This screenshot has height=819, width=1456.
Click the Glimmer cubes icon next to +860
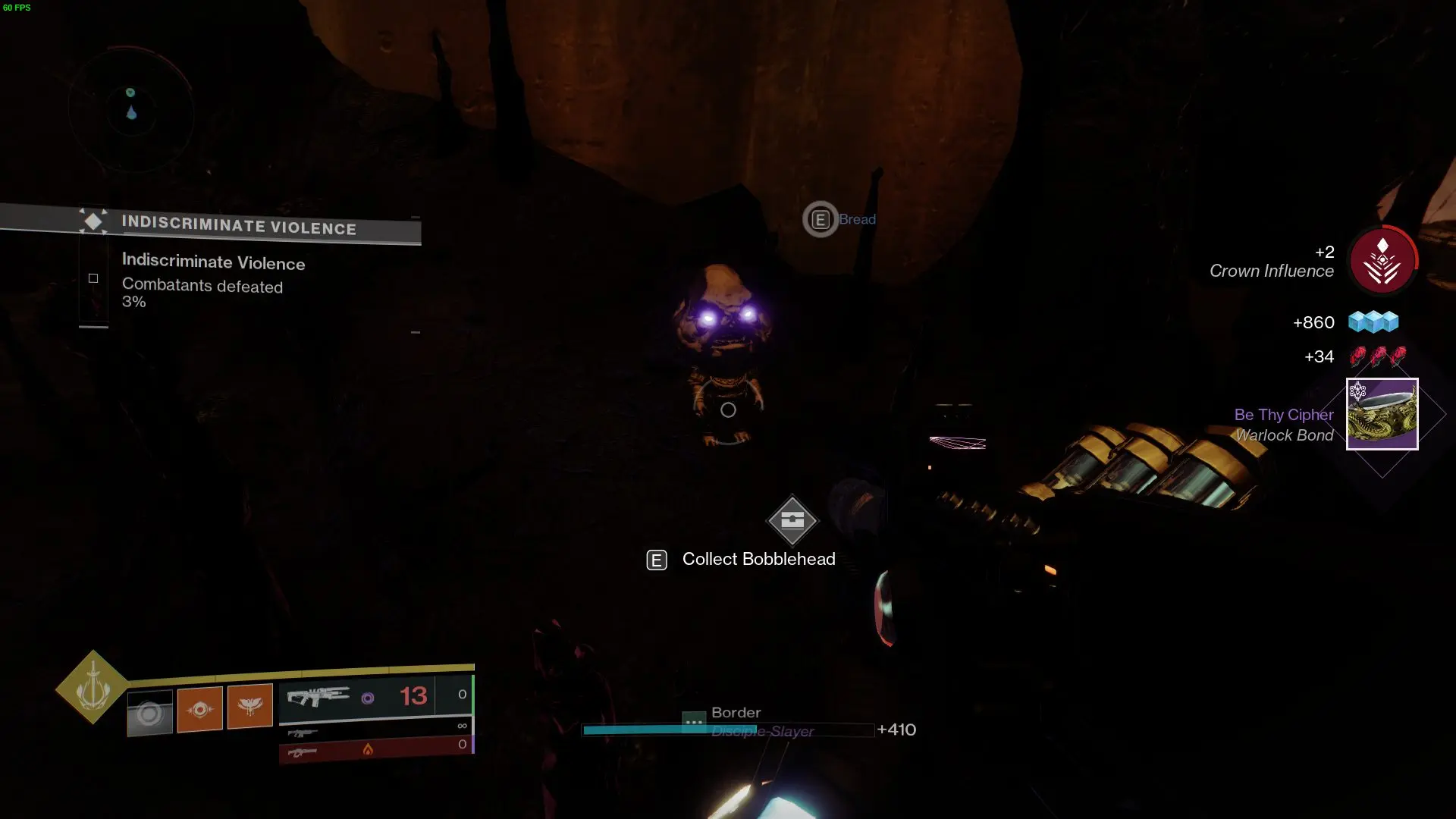(1374, 322)
